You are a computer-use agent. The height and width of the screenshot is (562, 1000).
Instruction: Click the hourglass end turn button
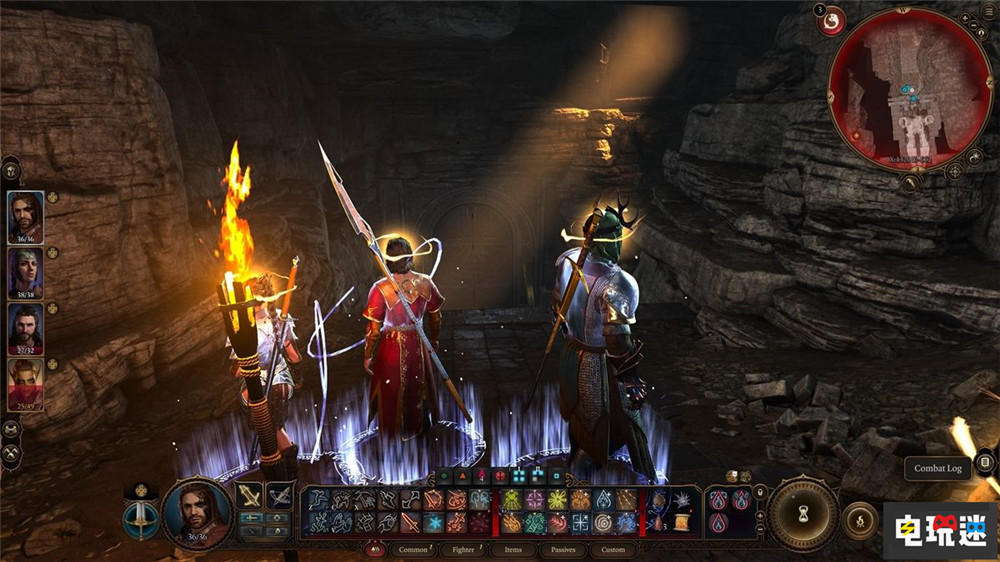coord(802,513)
